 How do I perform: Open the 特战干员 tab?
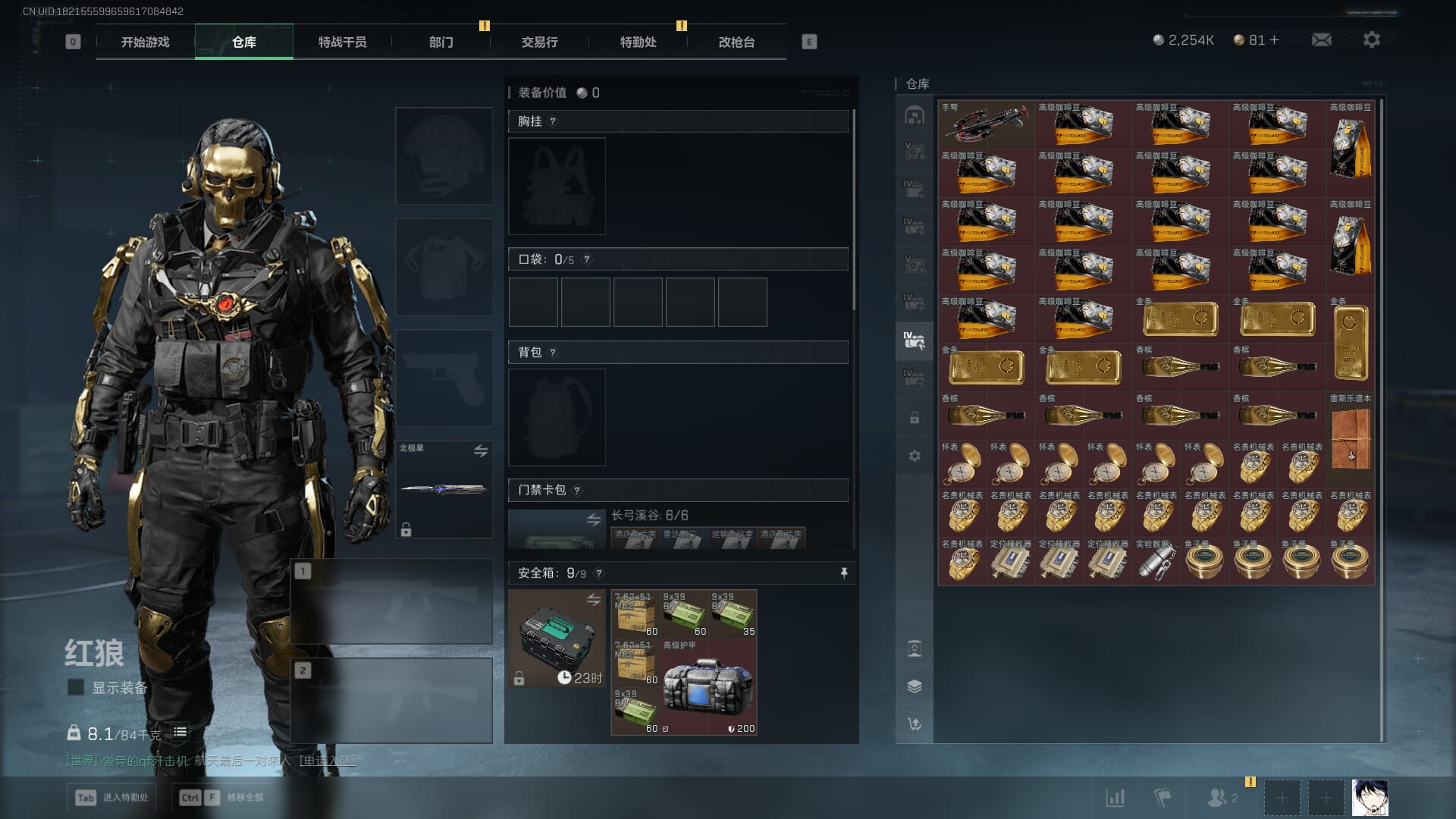[342, 42]
